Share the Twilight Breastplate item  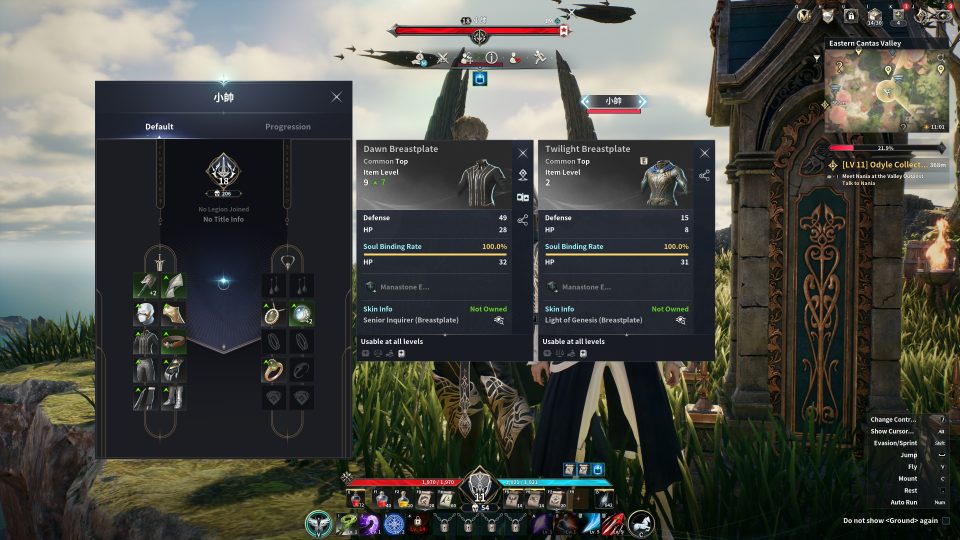[x=705, y=175]
